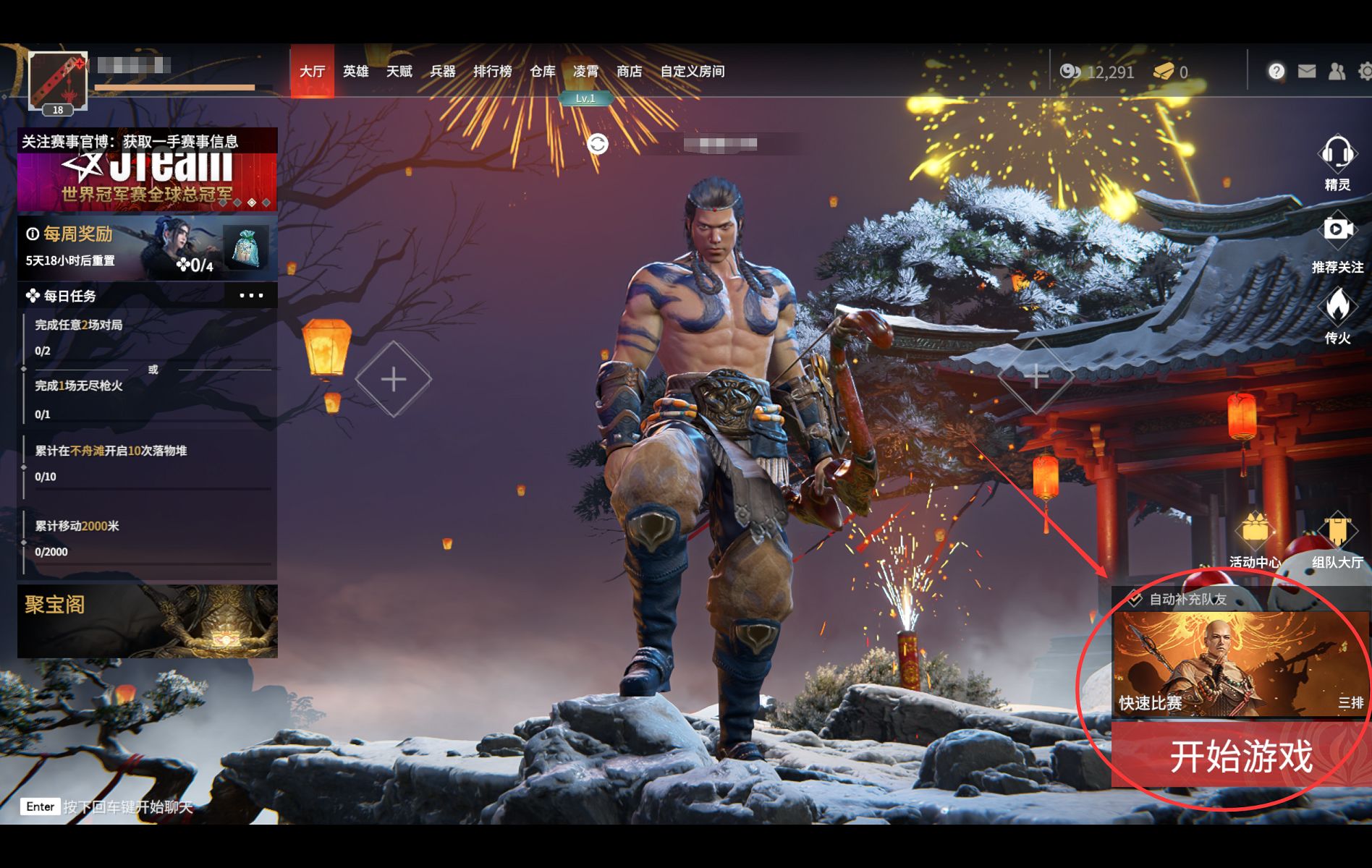Open the 仓库 warehouse tab
Image resolution: width=1372 pixels, height=868 pixels.
tap(542, 71)
